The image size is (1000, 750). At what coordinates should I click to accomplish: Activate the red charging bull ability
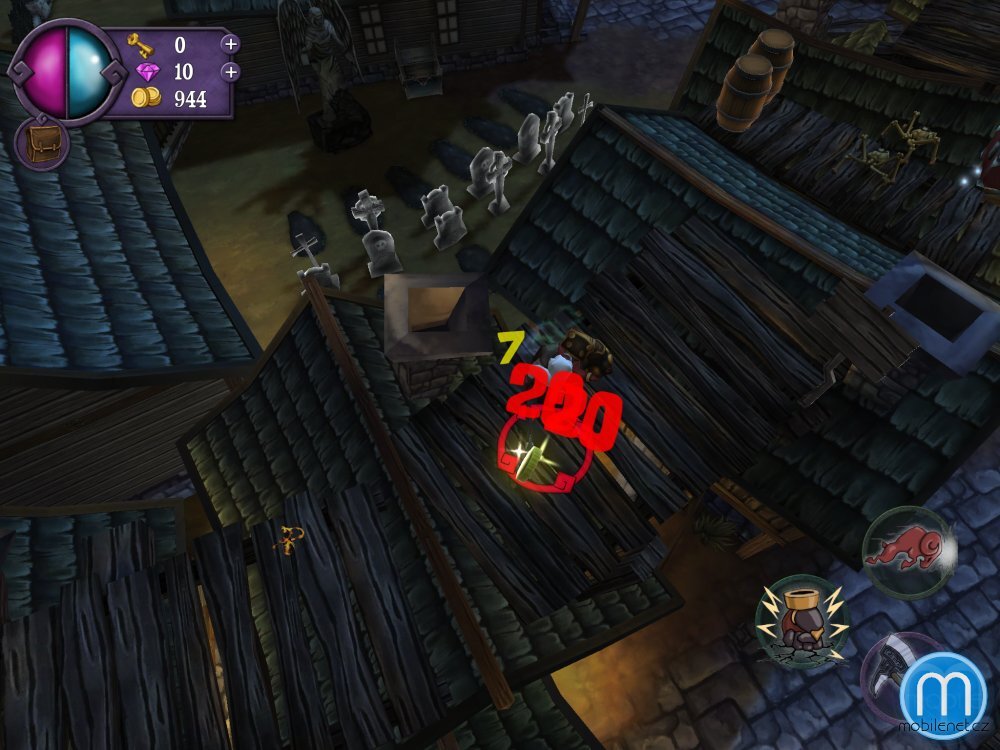[x=908, y=553]
